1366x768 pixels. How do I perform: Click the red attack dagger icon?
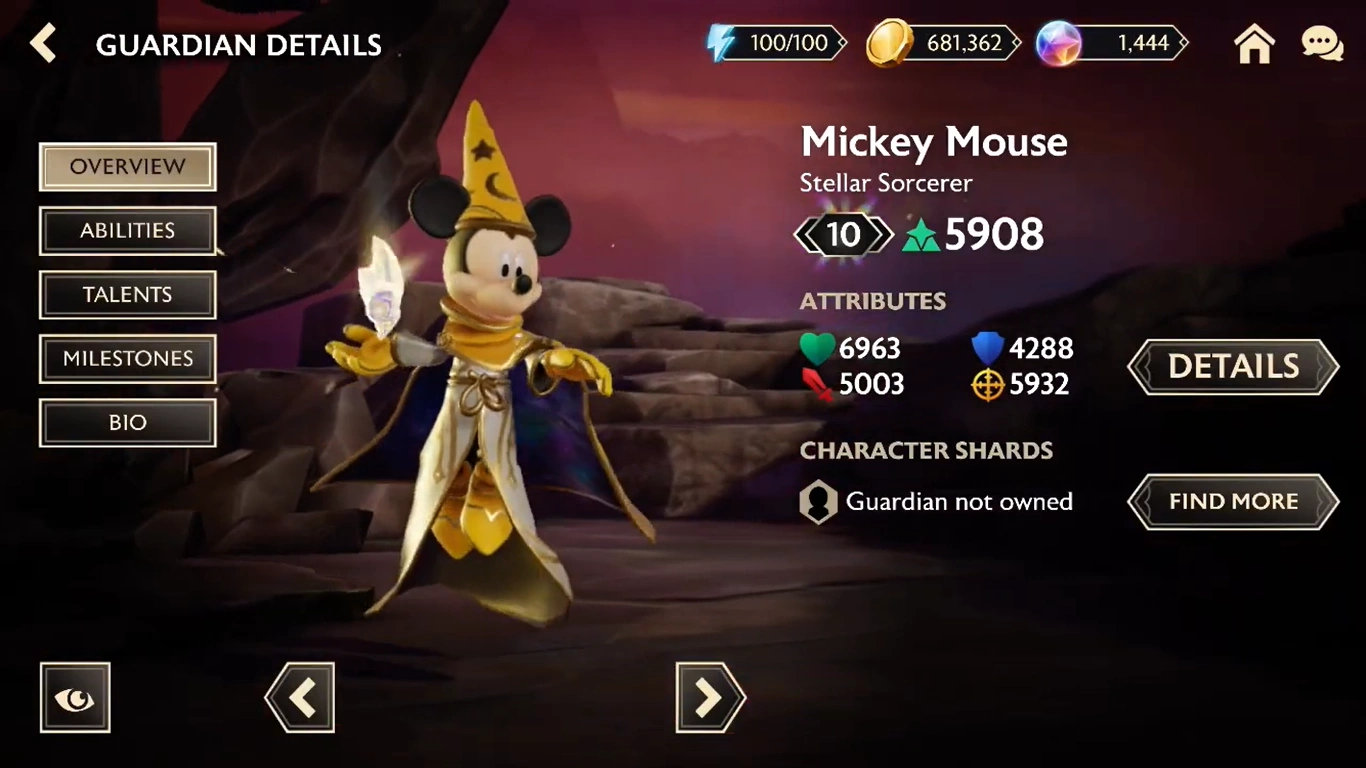click(x=818, y=384)
